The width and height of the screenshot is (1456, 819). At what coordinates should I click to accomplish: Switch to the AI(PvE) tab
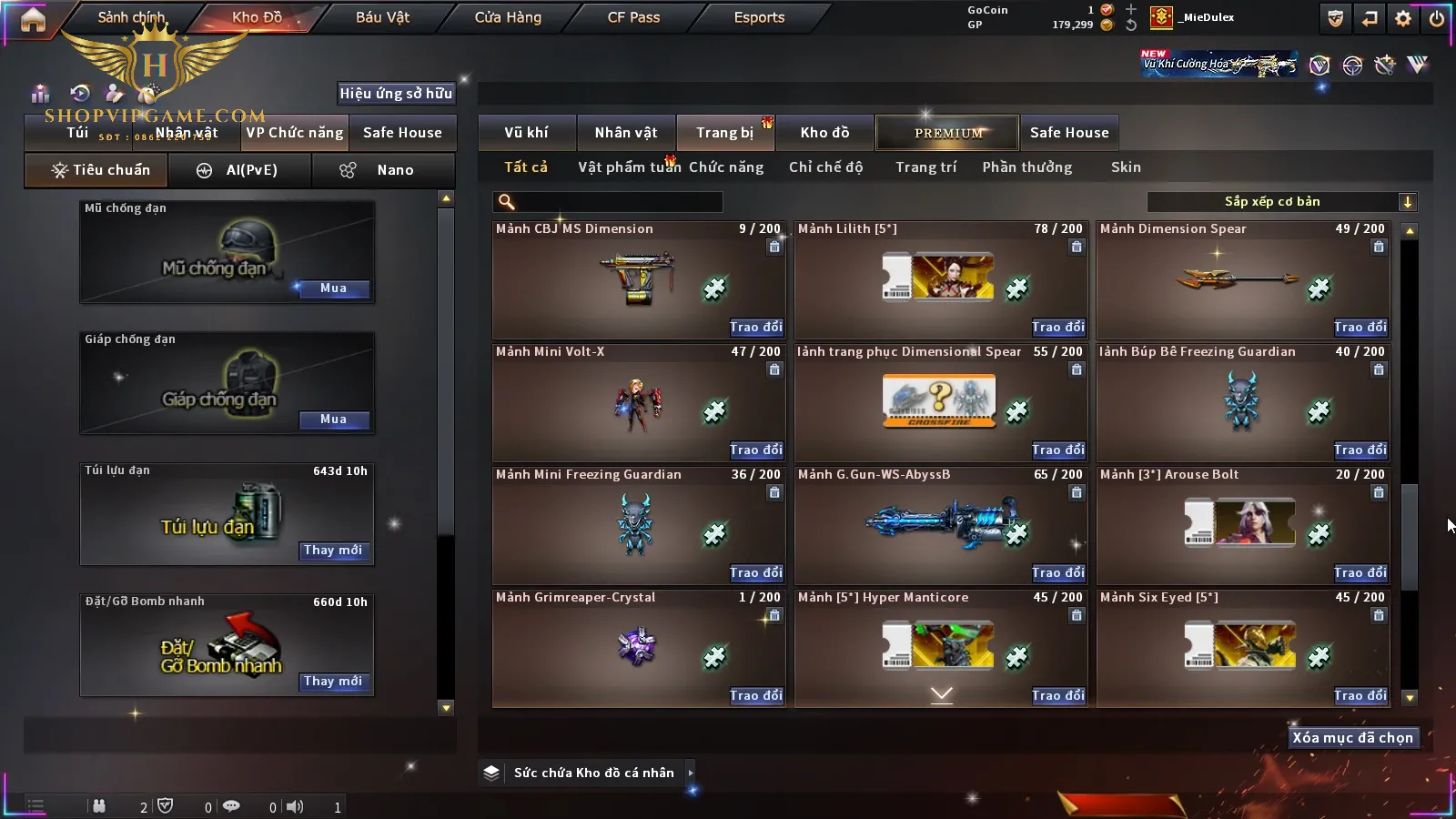pos(240,170)
